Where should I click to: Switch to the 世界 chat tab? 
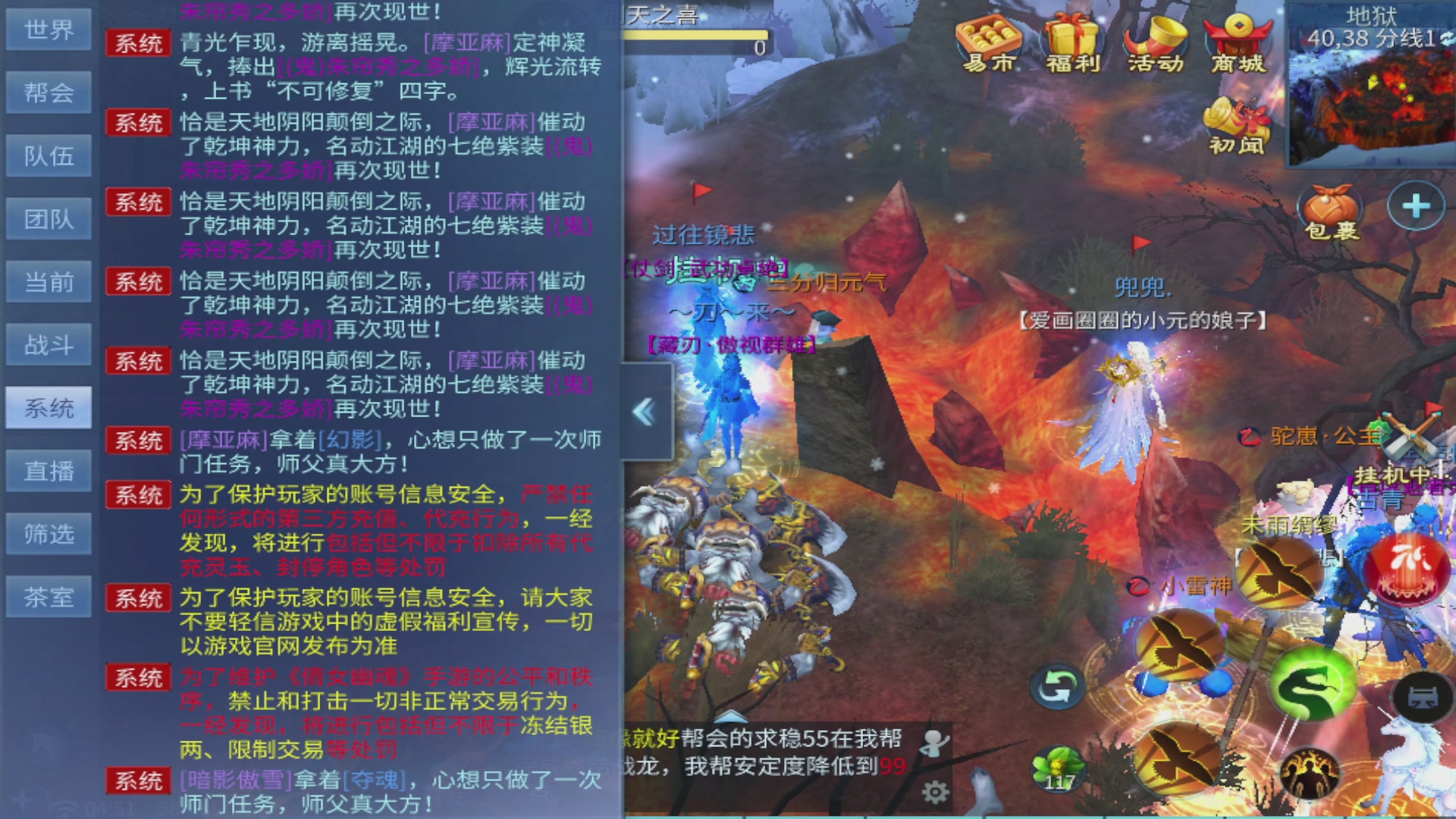pos(48,30)
